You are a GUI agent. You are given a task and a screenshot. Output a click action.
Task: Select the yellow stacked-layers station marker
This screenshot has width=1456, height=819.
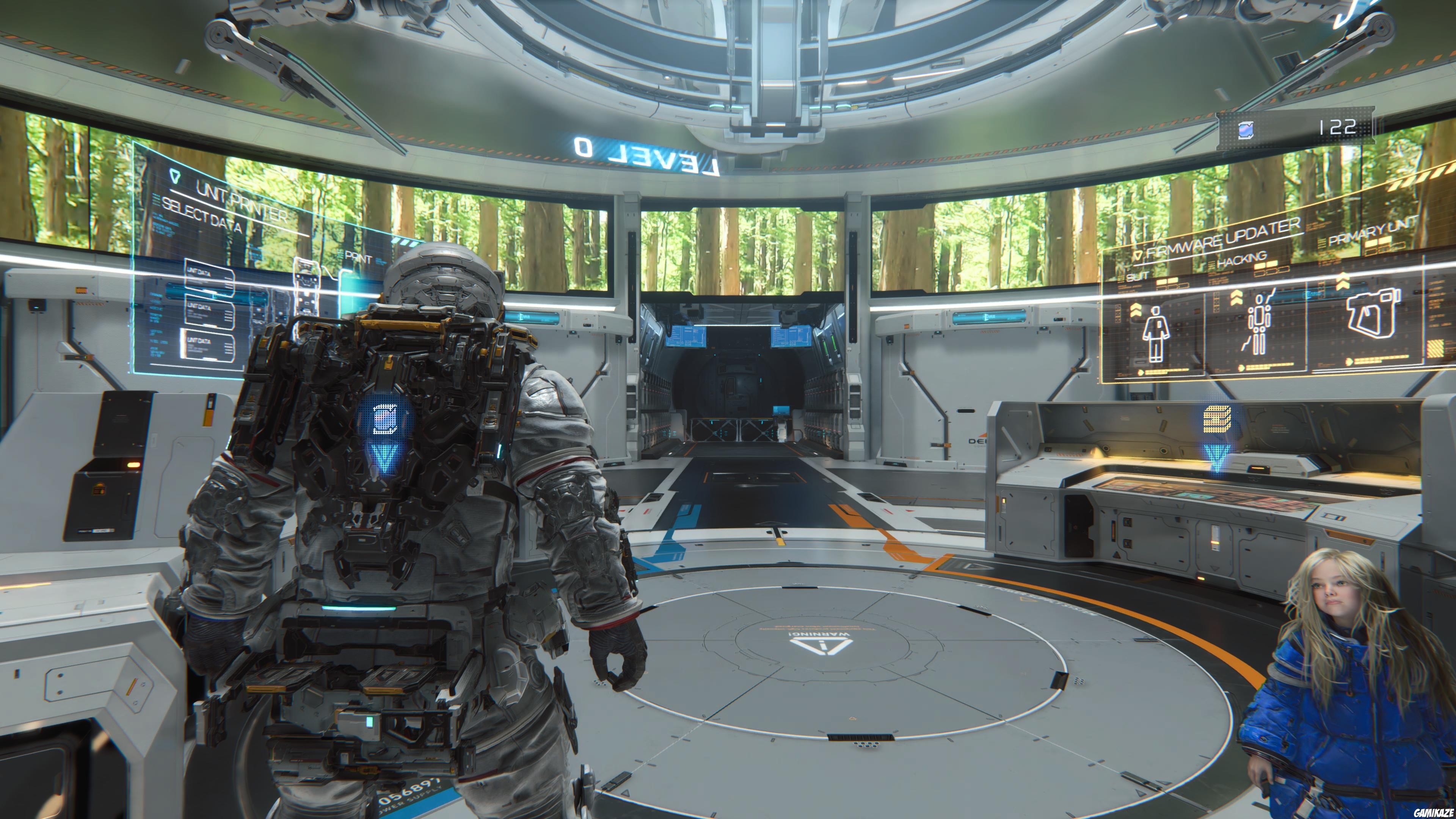coord(1217,419)
